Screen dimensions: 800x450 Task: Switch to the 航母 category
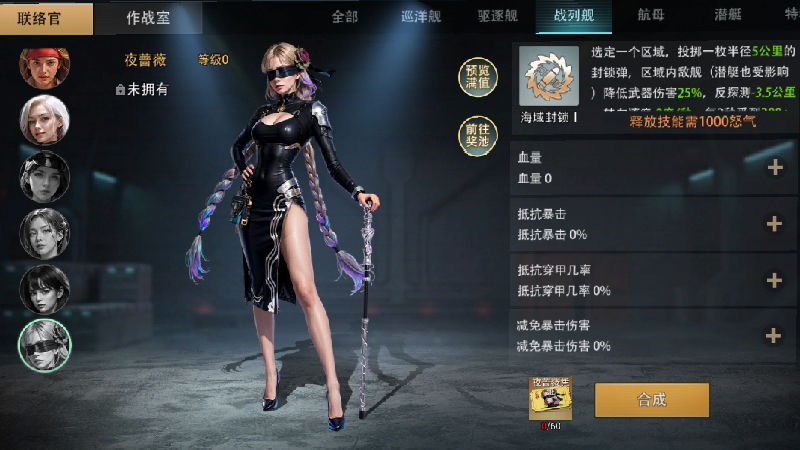click(651, 16)
